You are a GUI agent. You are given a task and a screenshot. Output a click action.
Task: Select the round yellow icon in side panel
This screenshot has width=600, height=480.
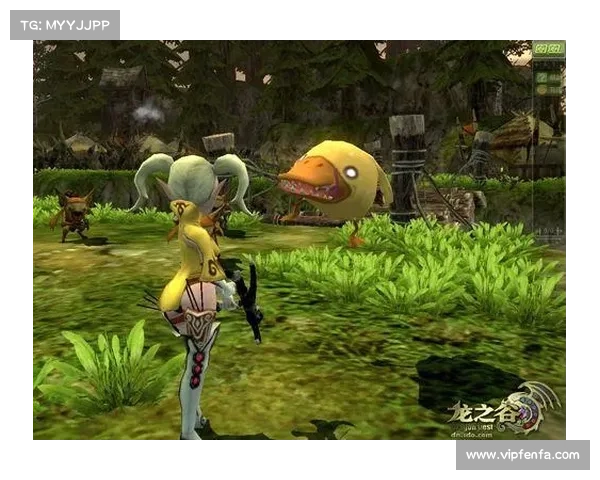541,90
